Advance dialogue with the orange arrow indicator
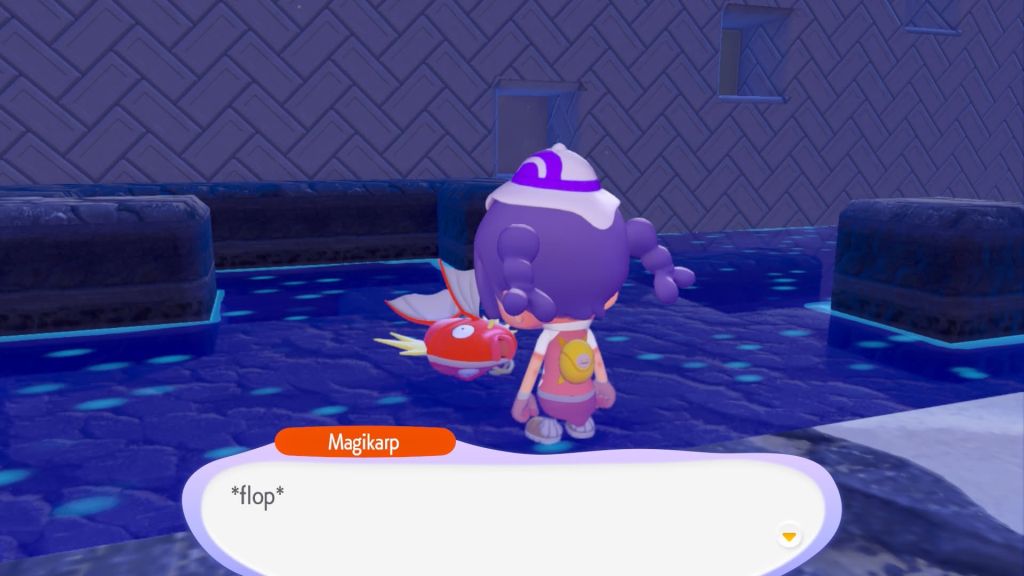This screenshot has height=576, width=1024. click(789, 537)
